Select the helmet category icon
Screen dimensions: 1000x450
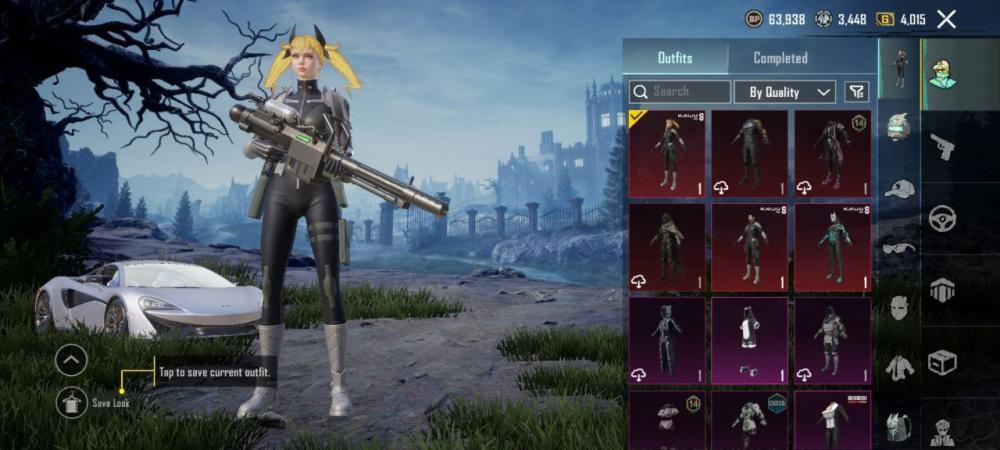coord(899,128)
